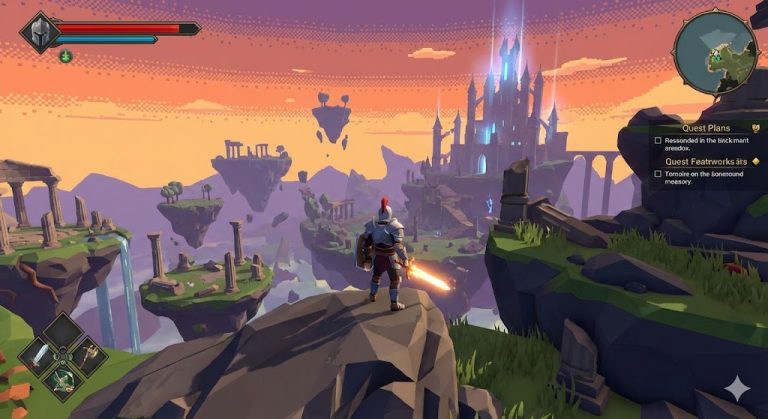
Task: Activate the green bow ability slot
Action: pyautogui.click(x=64, y=380)
